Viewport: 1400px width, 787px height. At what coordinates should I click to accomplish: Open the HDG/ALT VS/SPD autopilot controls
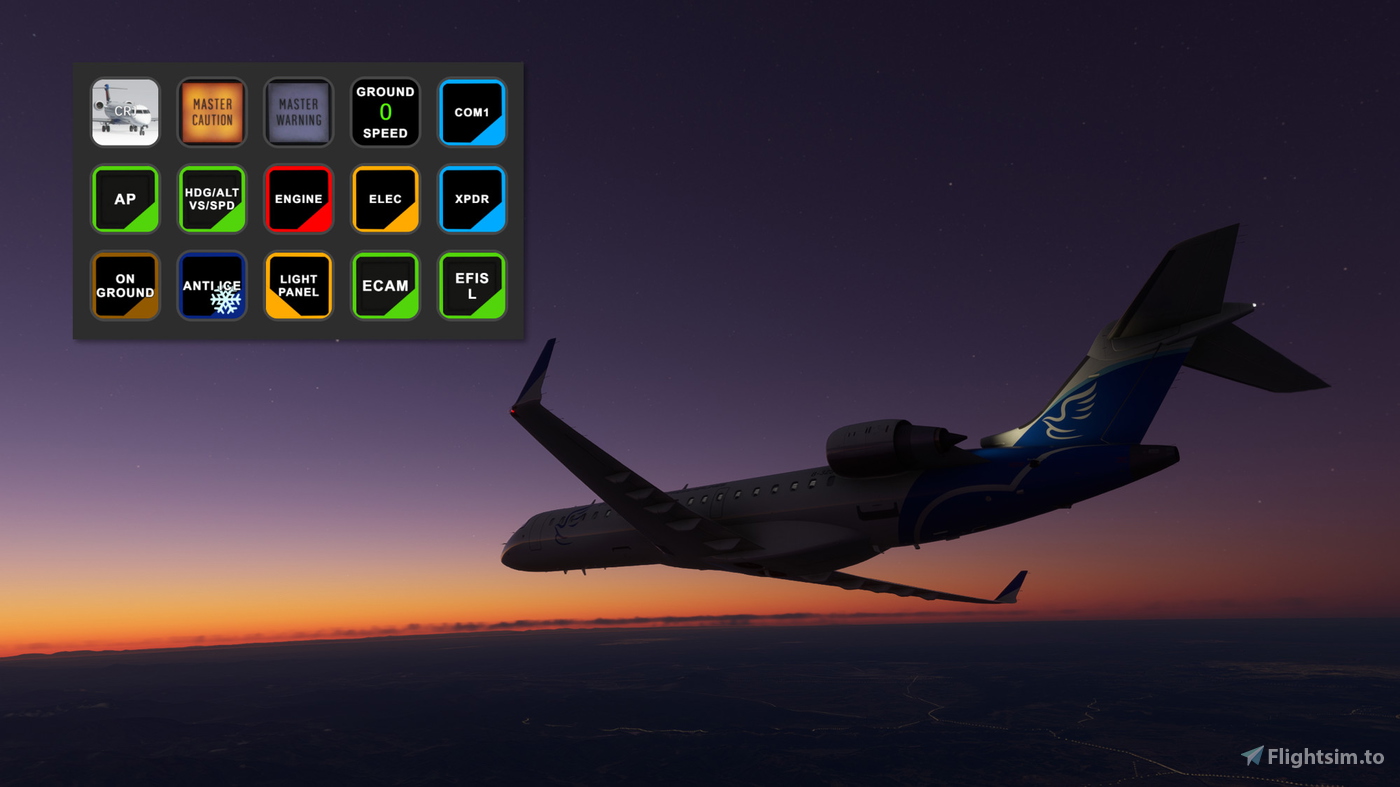[212, 199]
